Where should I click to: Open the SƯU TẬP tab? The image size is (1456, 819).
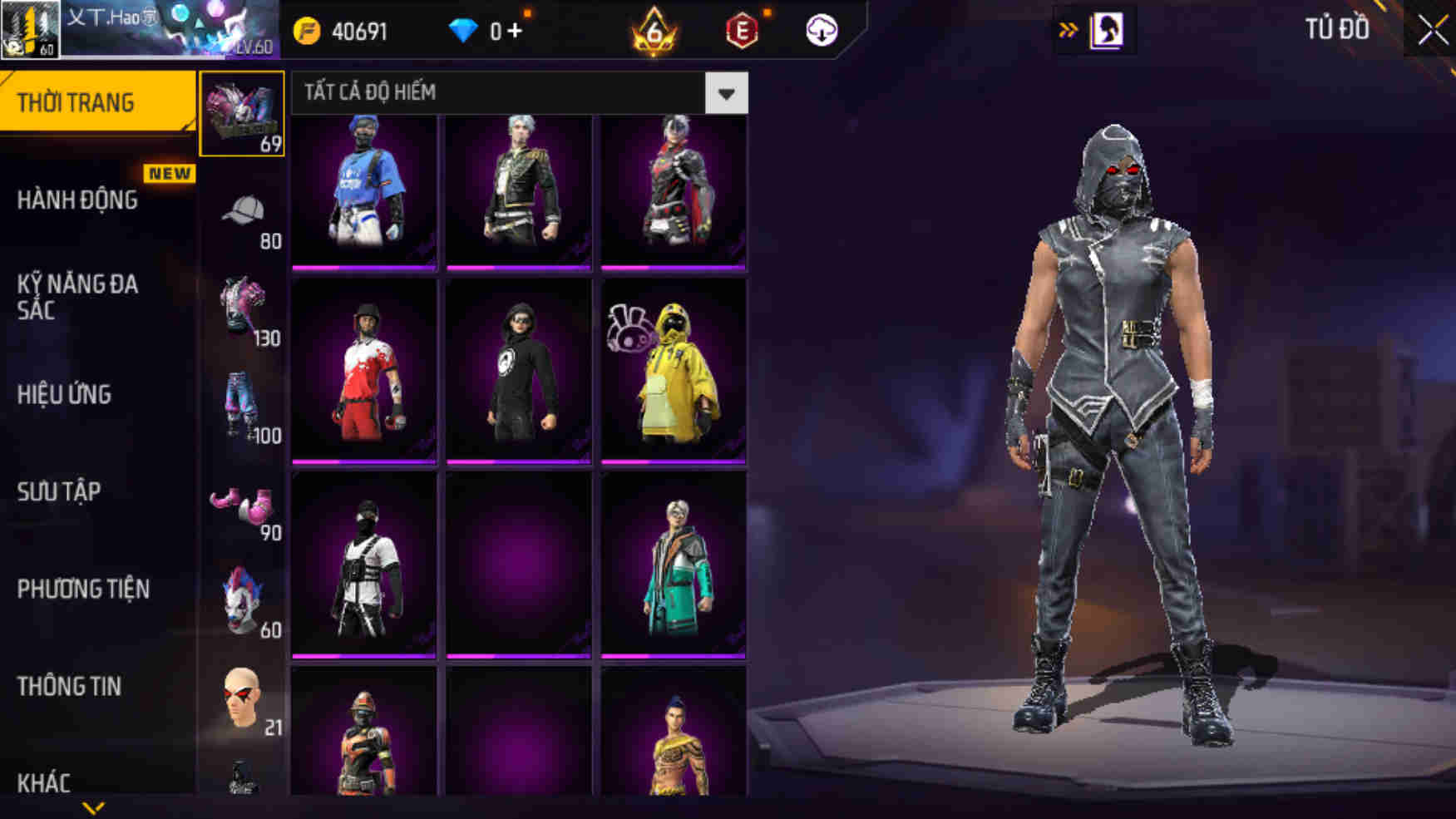pyautogui.click(x=57, y=491)
